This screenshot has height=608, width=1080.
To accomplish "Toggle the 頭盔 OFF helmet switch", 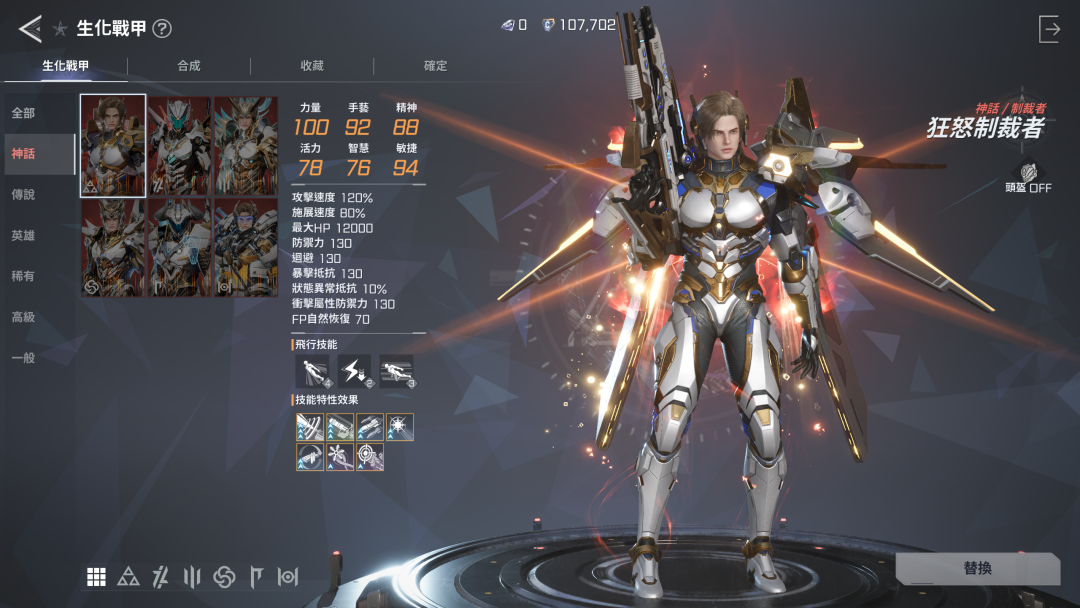I will 1029,178.
